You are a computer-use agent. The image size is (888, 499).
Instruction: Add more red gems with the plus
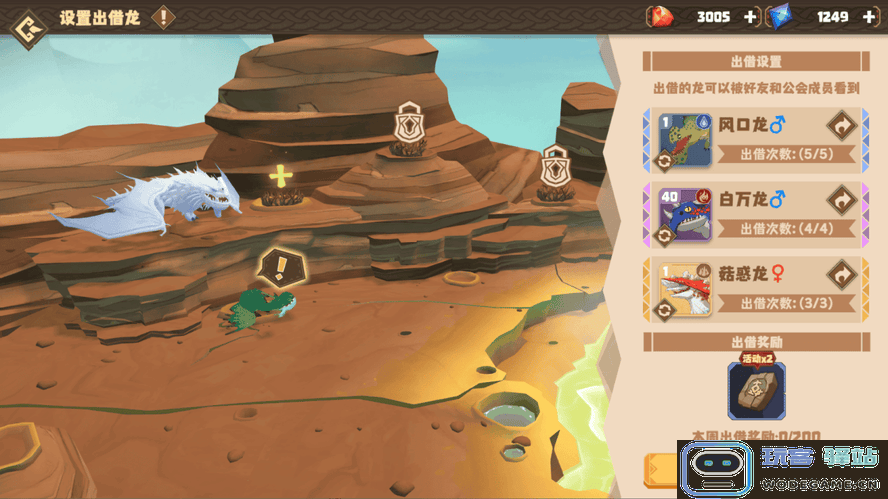click(751, 17)
